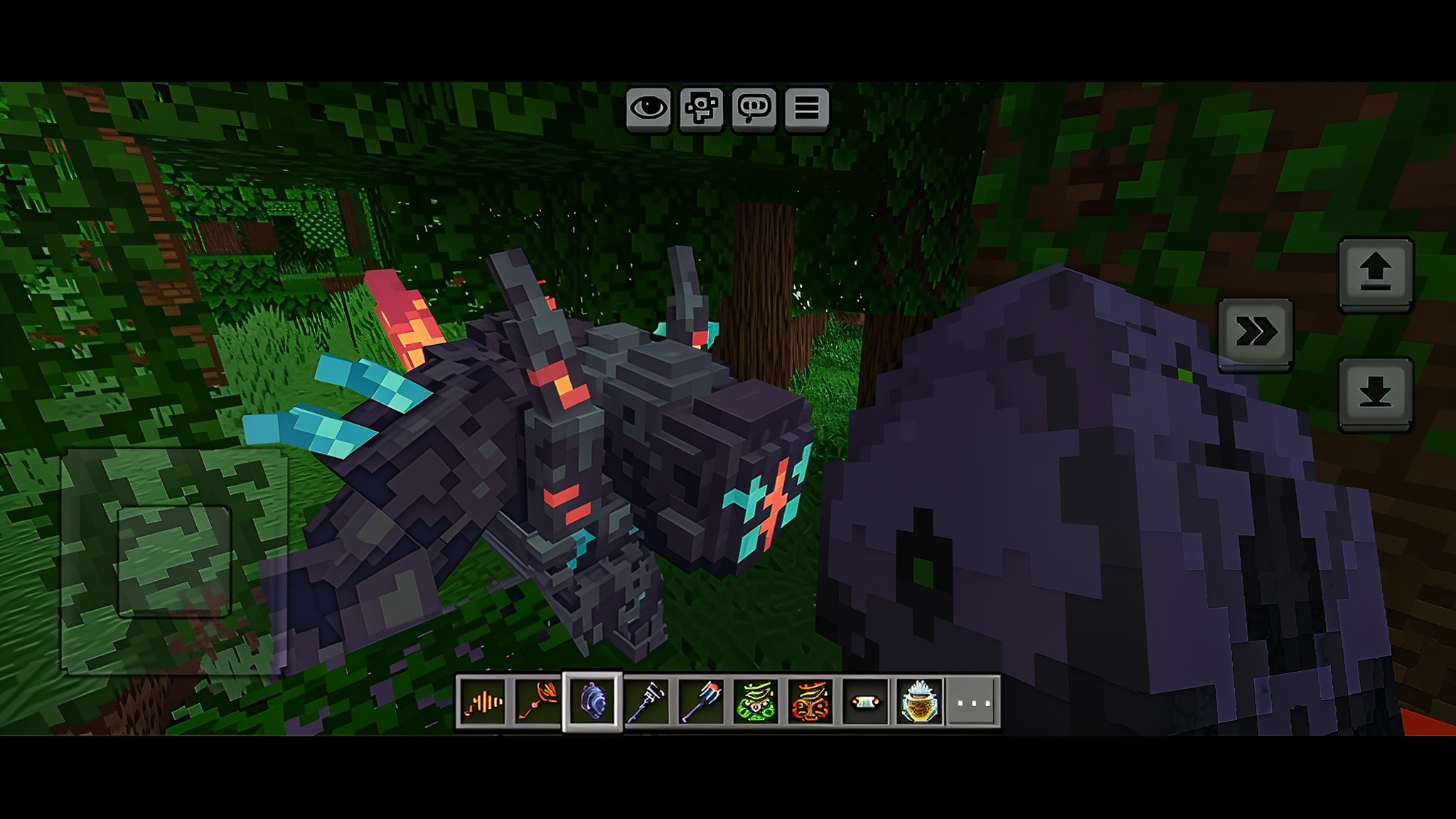
Task: Choose the purple-handled staff with white head
Action: coord(647,702)
